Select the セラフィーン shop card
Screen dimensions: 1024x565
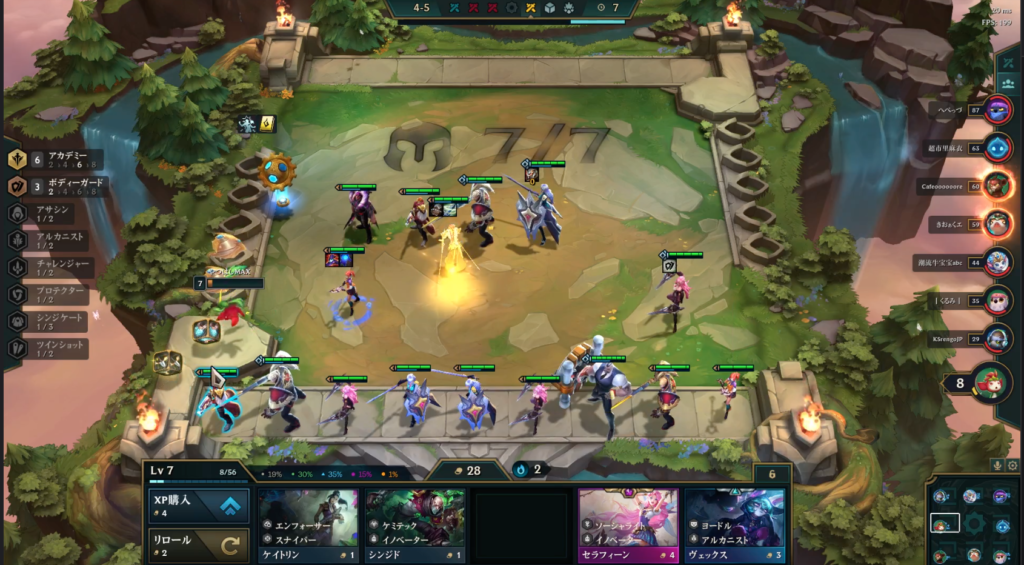(628, 526)
